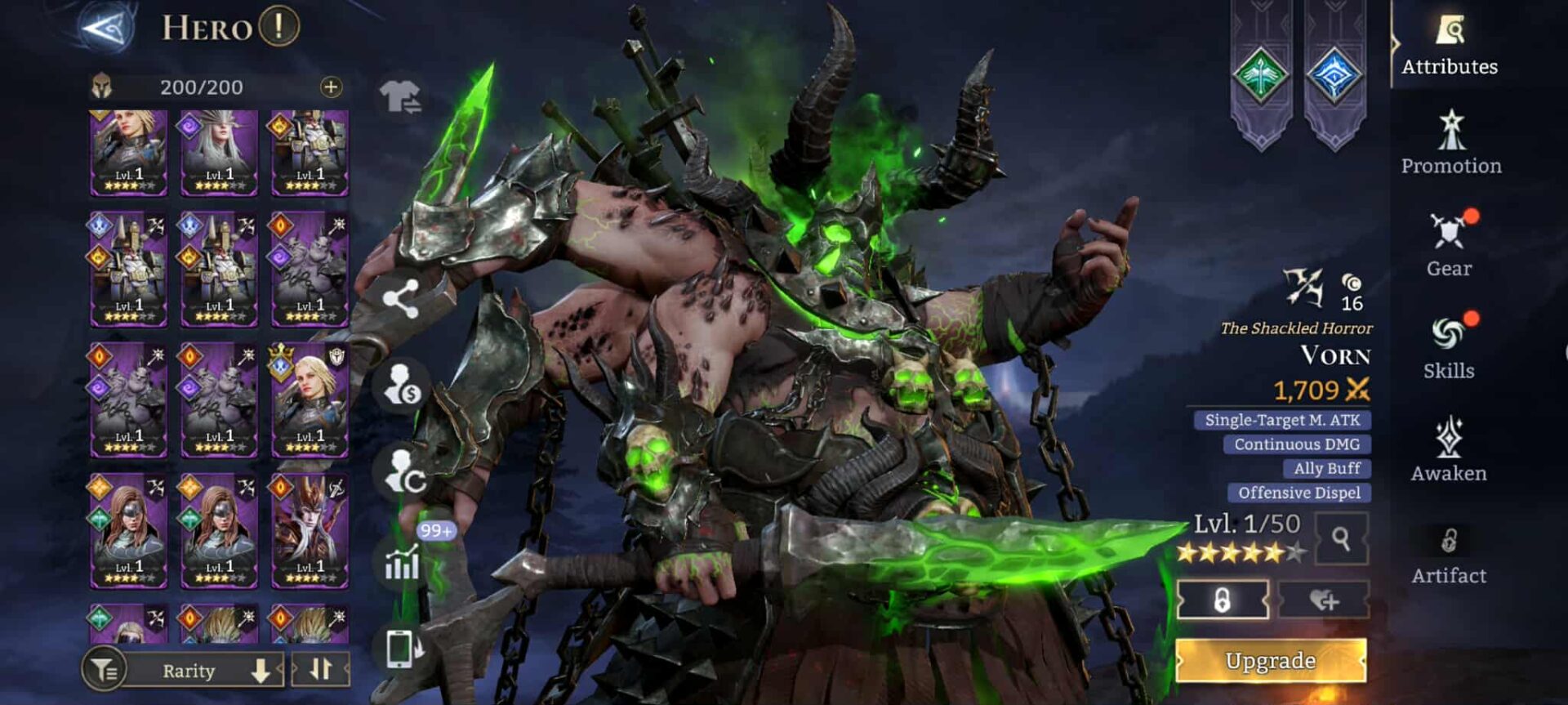Go back using the arrow button
Image resolution: width=1568 pixels, height=705 pixels.
[108, 29]
